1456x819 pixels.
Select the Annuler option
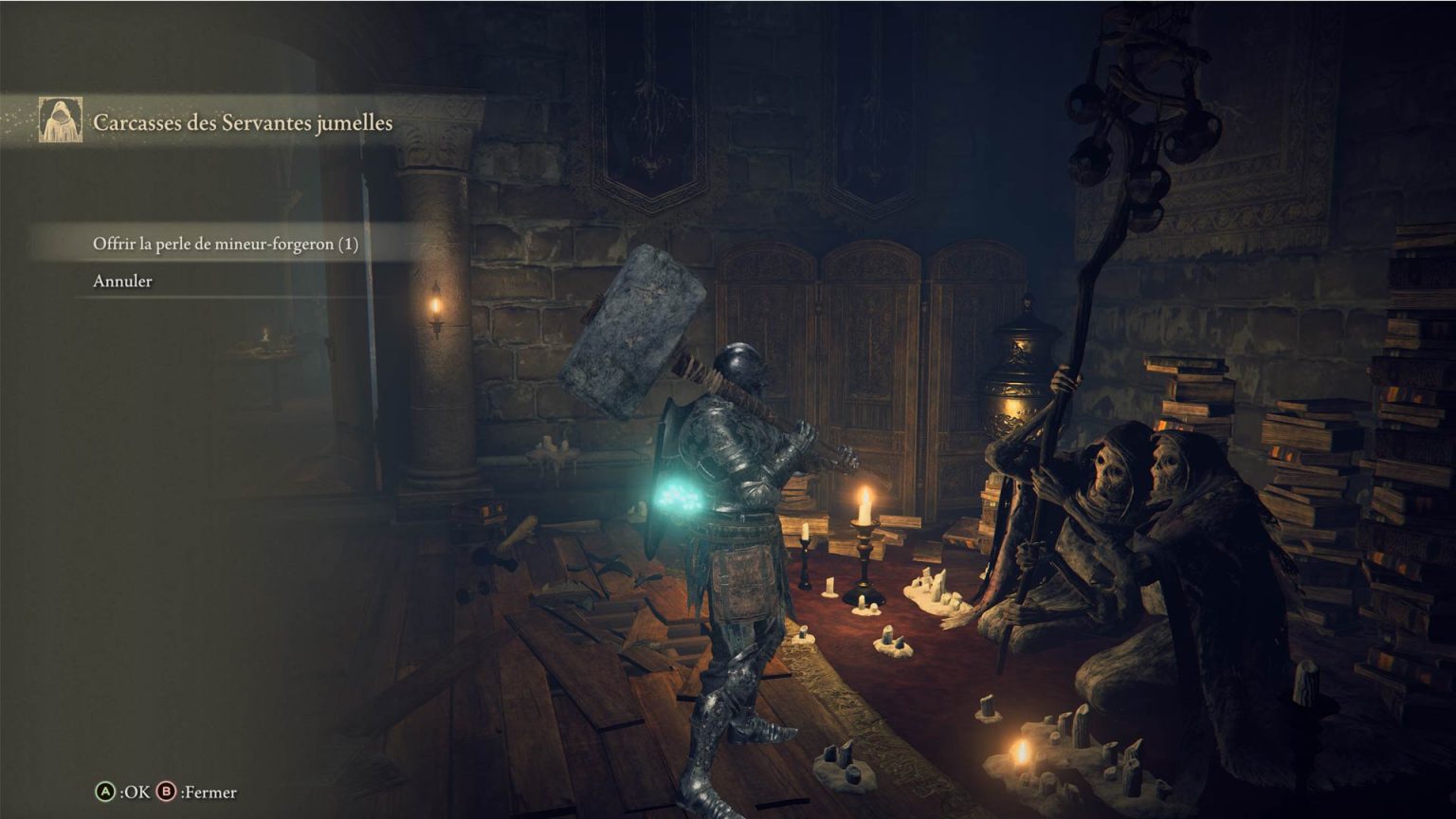pyautogui.click(x=122, y=281)
